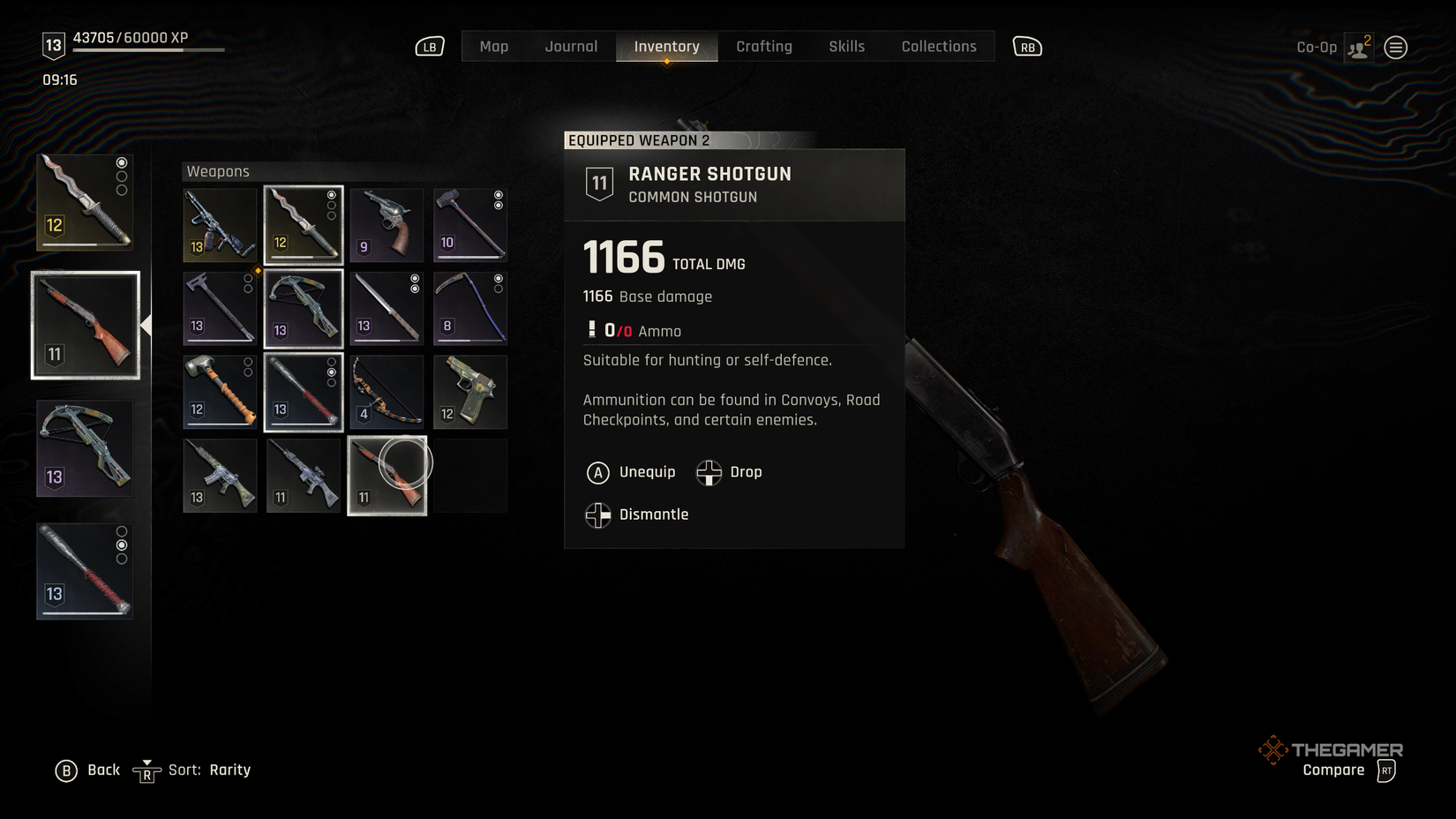
Task: Switch to the Crafting tab
Action: (x=764, y=46)
